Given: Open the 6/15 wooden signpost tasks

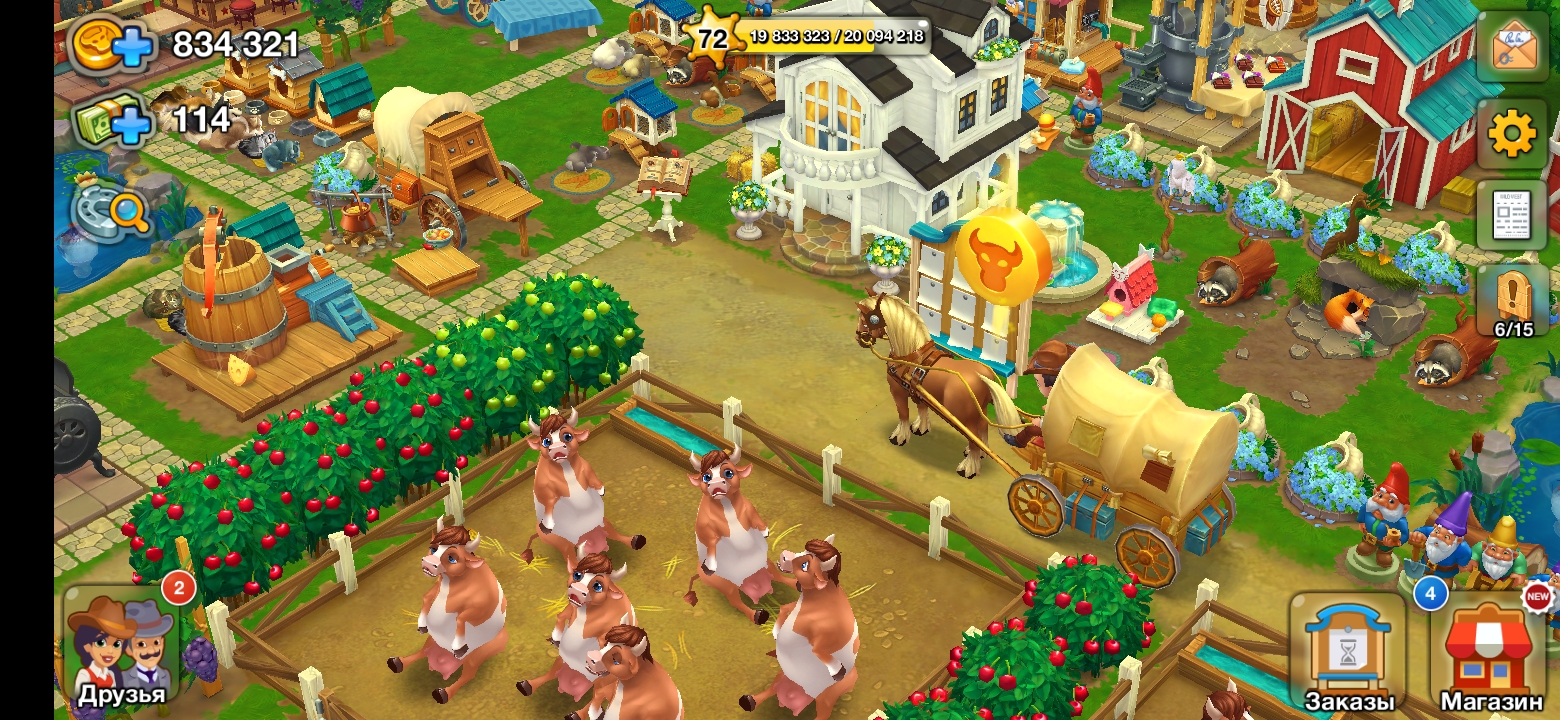Looking at the screenshot, I should (x=1512, y=301).
